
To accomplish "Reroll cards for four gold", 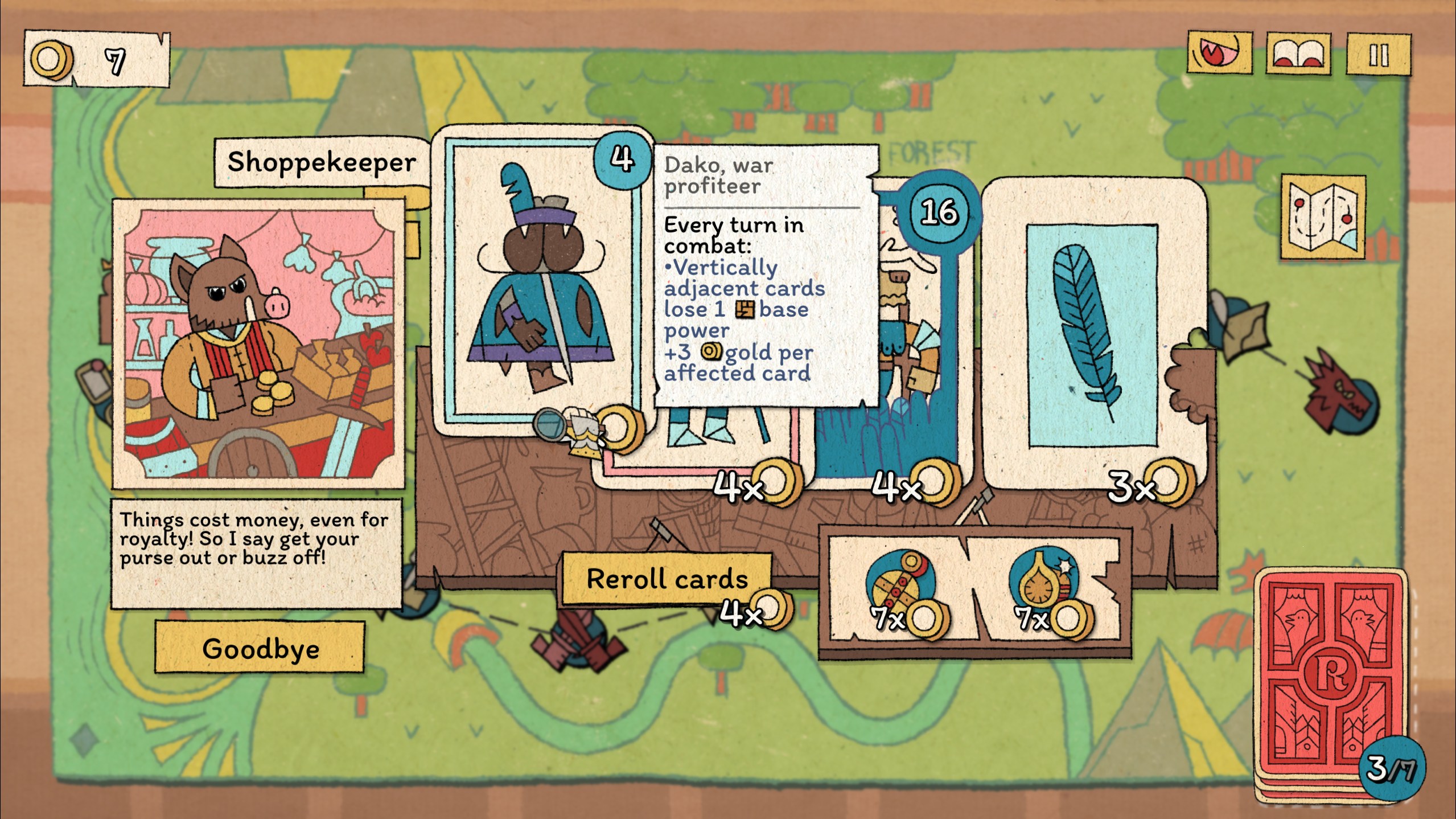I will pyautogui.click(x=667, y=579).
